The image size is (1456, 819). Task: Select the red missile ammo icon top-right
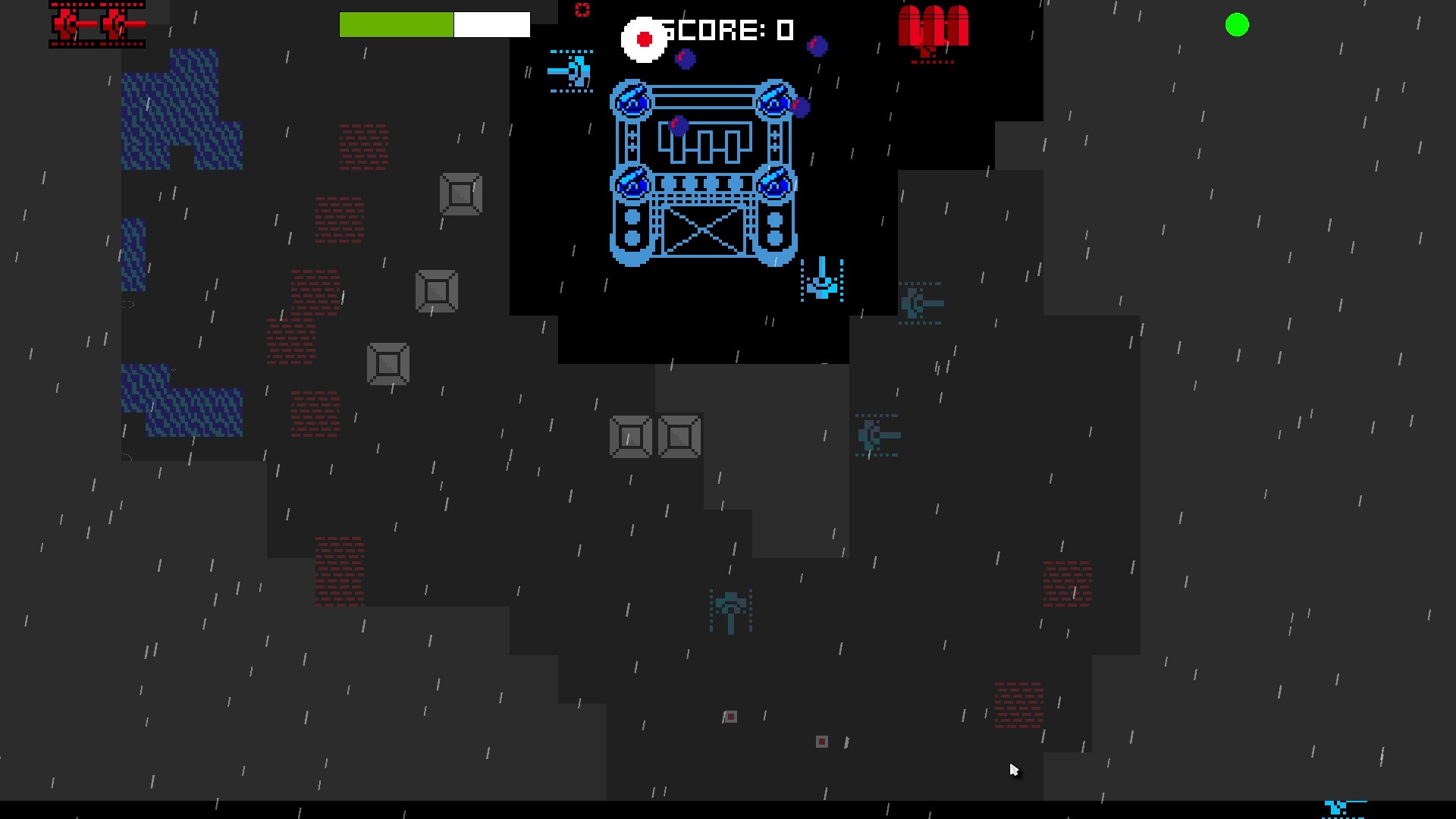933,30
